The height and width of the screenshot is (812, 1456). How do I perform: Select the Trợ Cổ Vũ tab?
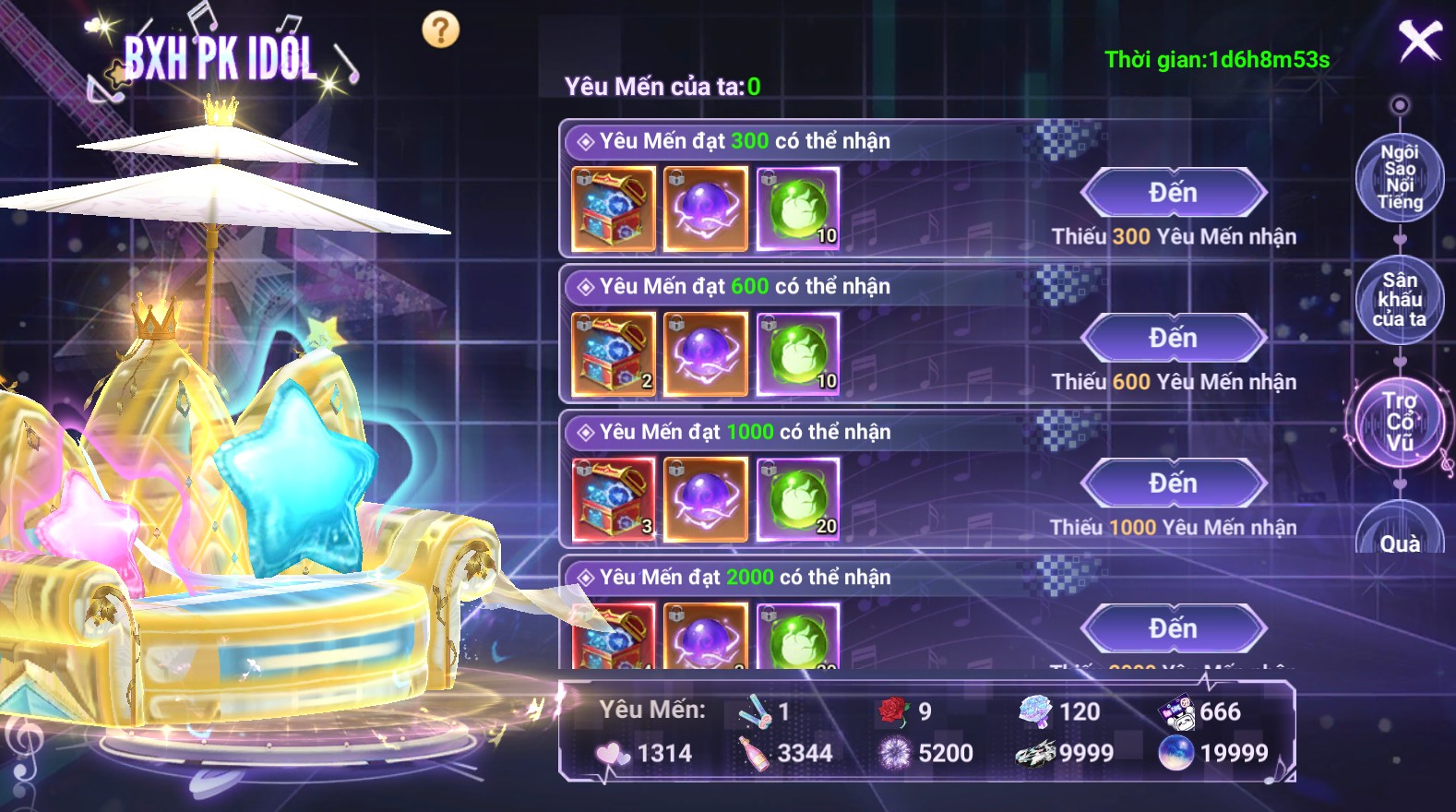[1399, 423]
